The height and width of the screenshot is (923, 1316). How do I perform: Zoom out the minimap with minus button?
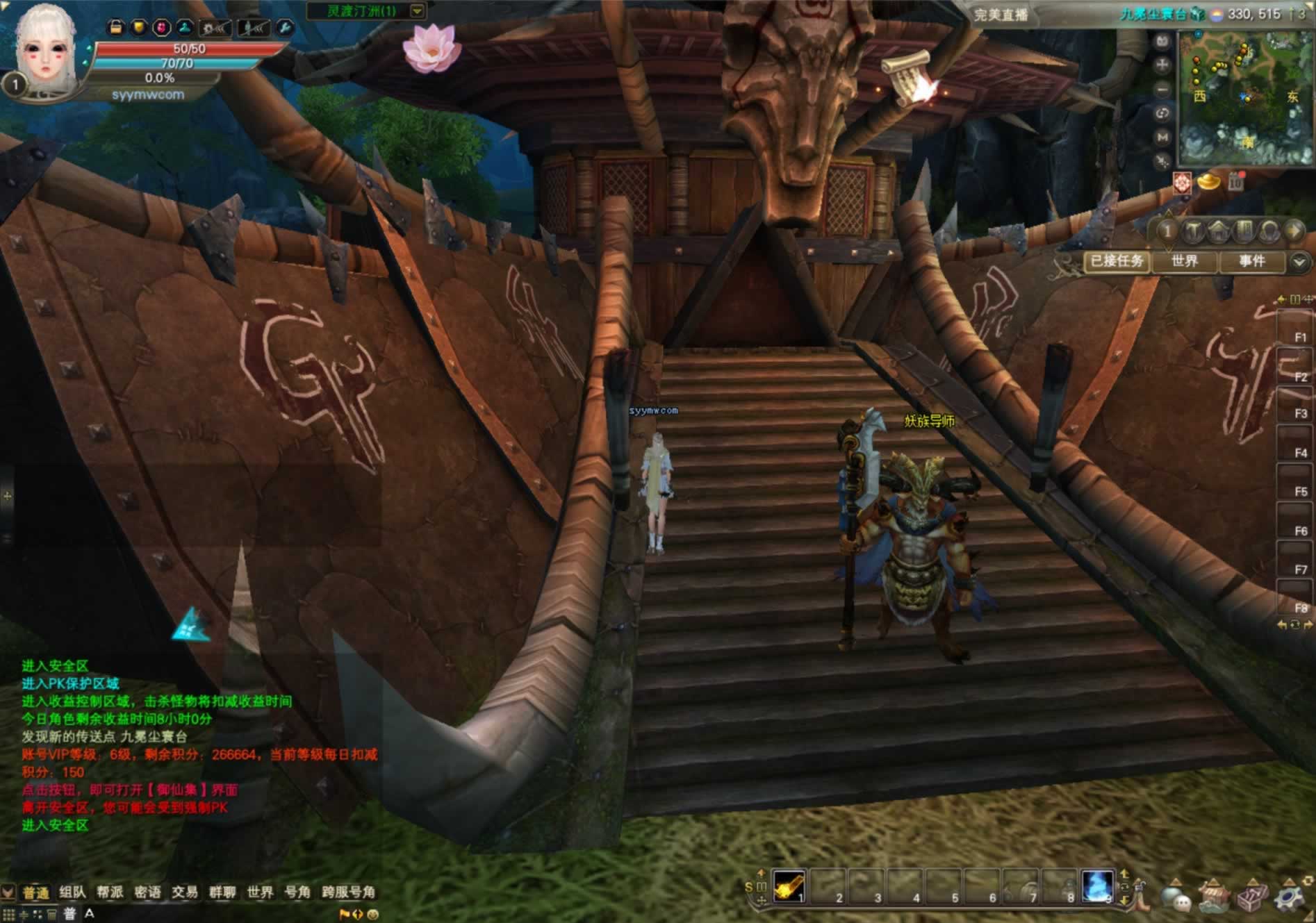coord(1162,90)
